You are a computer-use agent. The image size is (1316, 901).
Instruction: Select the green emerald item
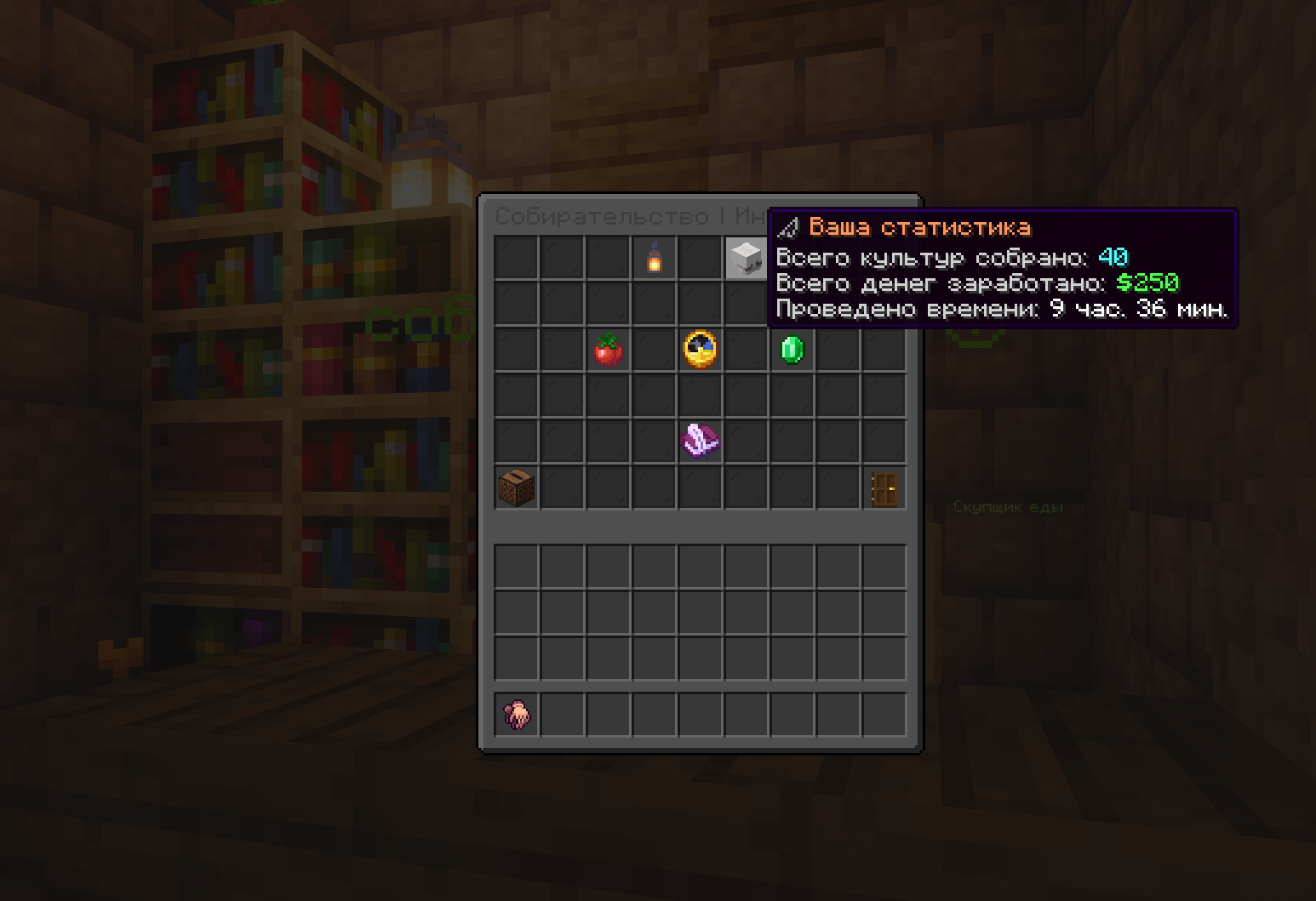coord(792,350)
